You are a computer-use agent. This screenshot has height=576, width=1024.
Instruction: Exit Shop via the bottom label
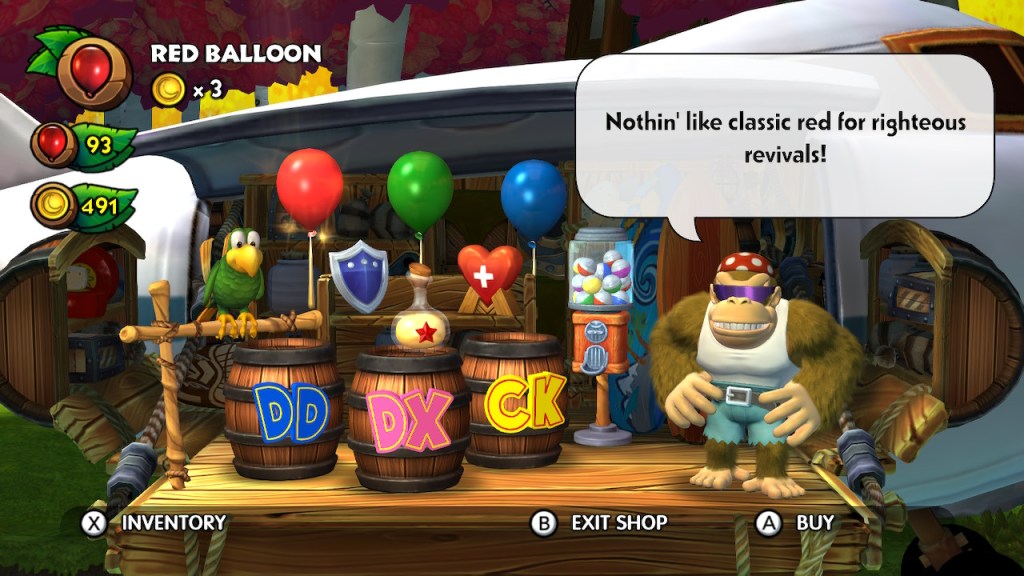coord(599,522)
